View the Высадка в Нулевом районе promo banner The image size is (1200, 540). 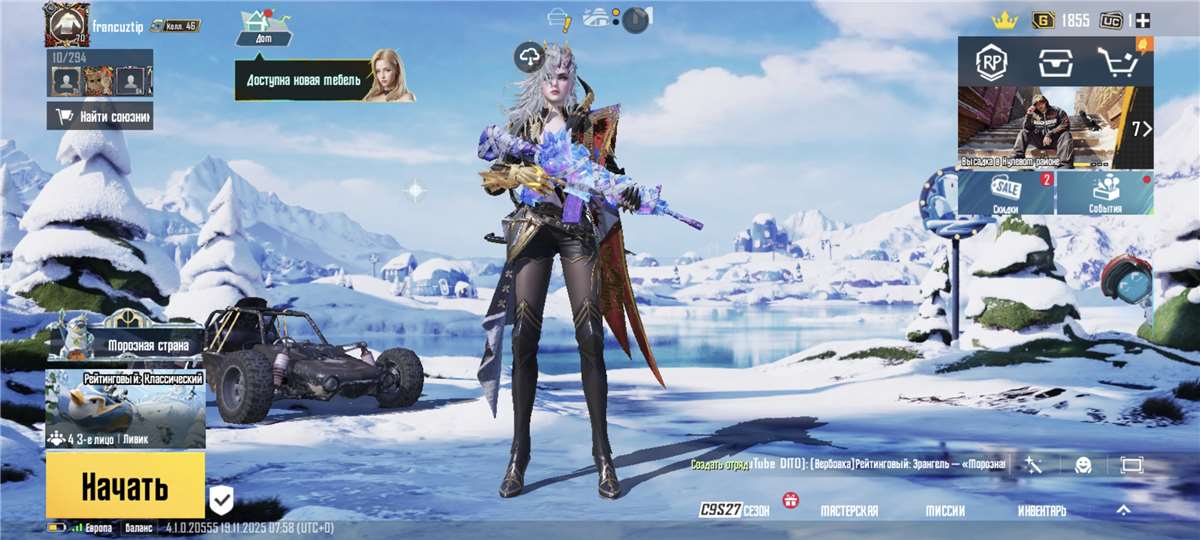[x=1055, y=128]
